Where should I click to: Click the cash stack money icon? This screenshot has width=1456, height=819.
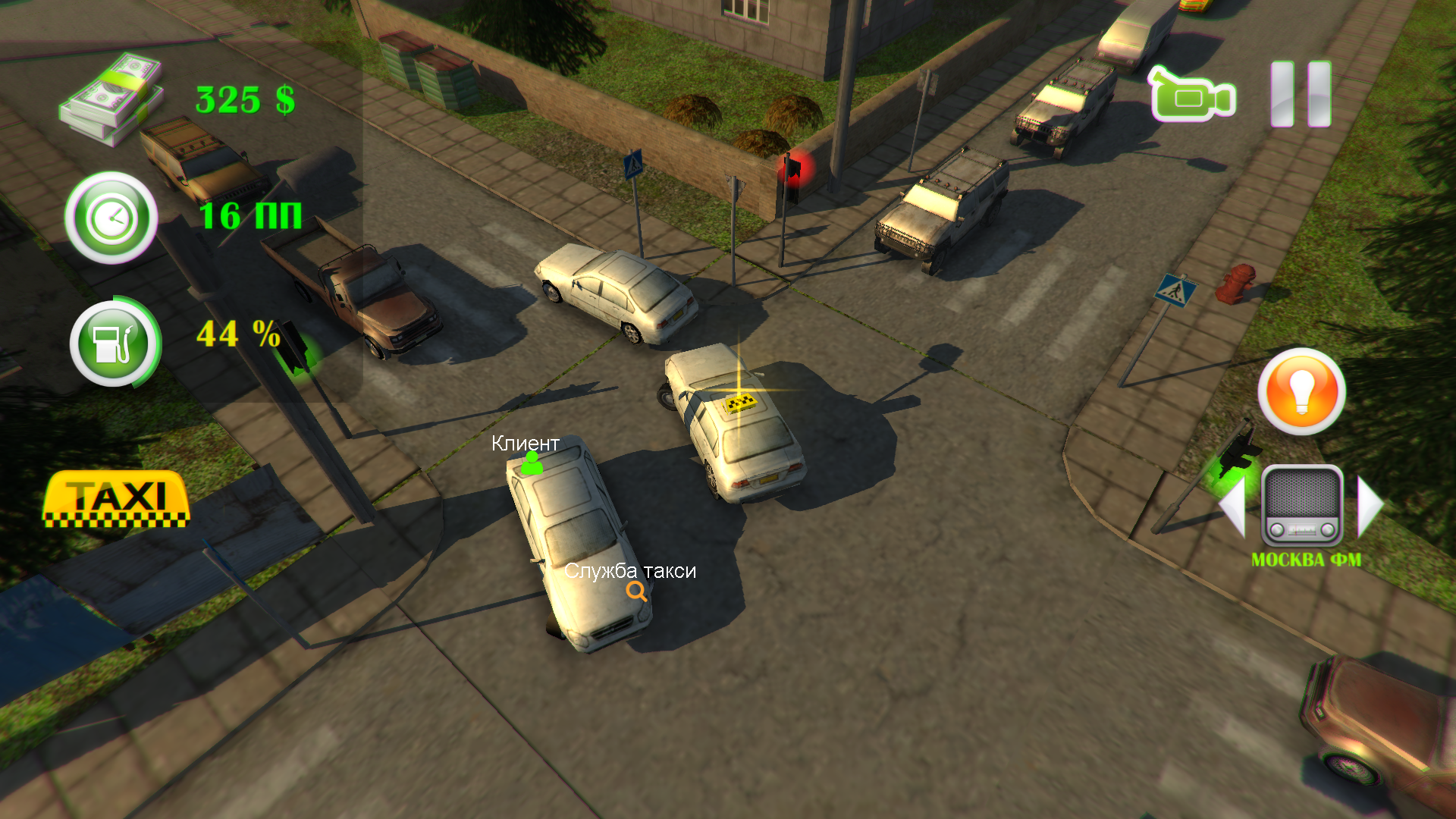pos(112,98)
